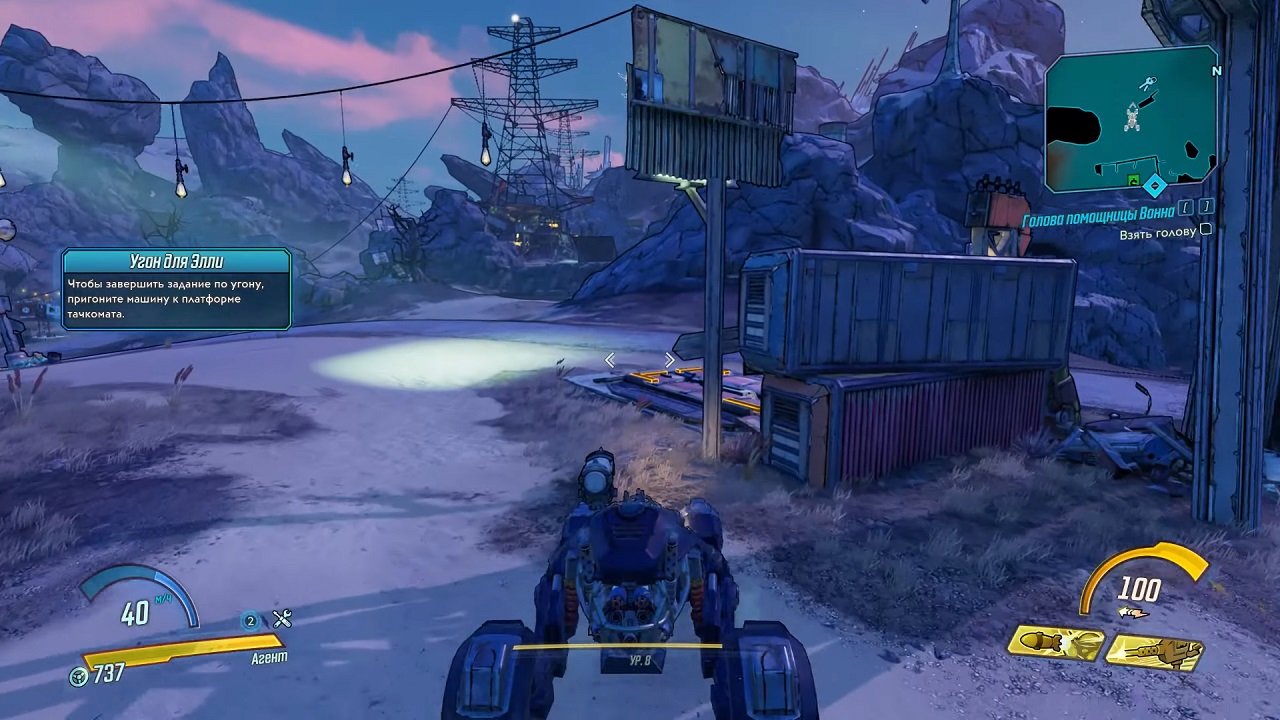The height and width of the screenshot is (720, 1280).
Task: Click the N compass marker on the minimap
Action: (x=1217, y=70)
